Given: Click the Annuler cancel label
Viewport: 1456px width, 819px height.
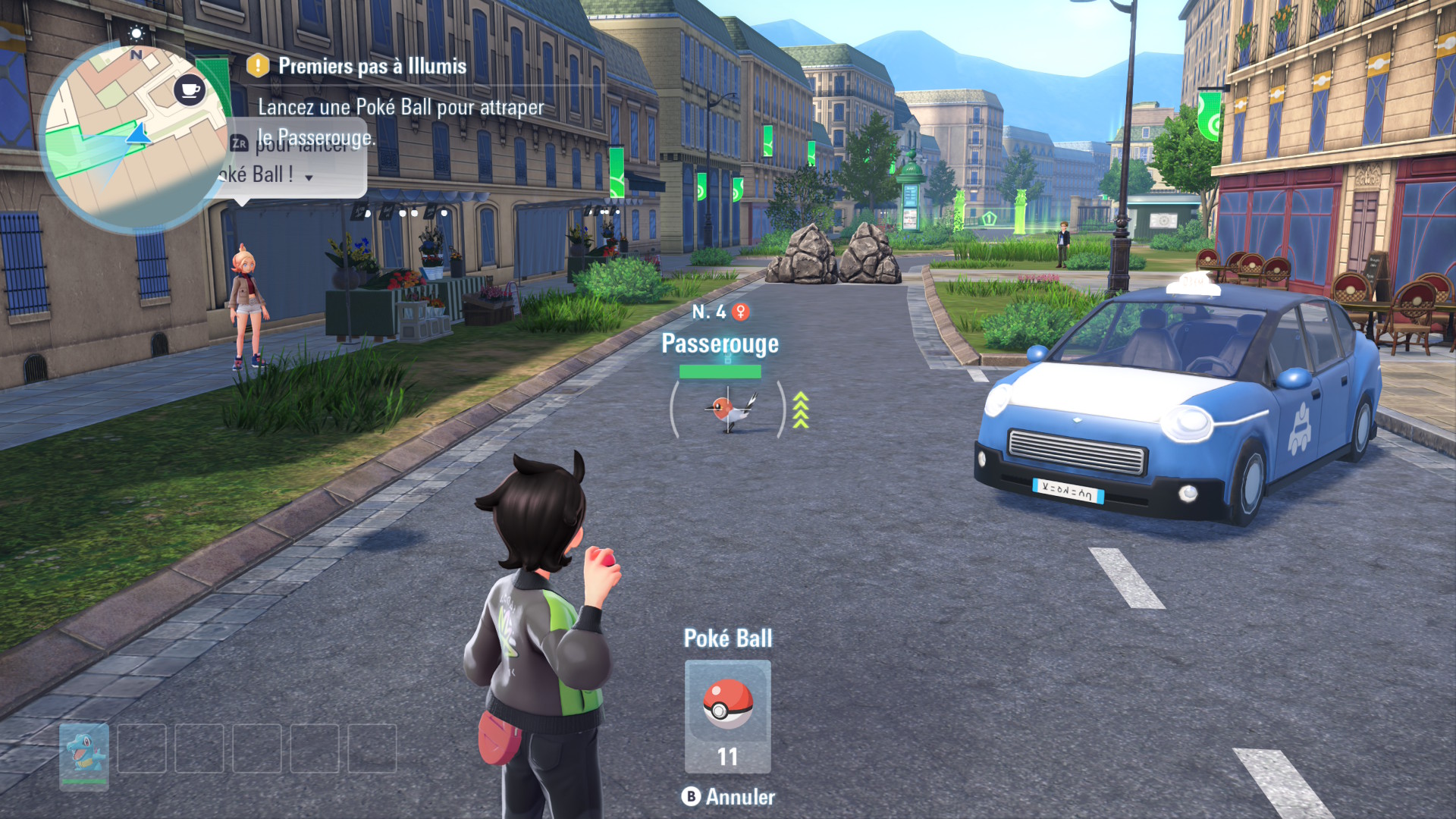Looking at the screenshot, I should coord(739,797).
